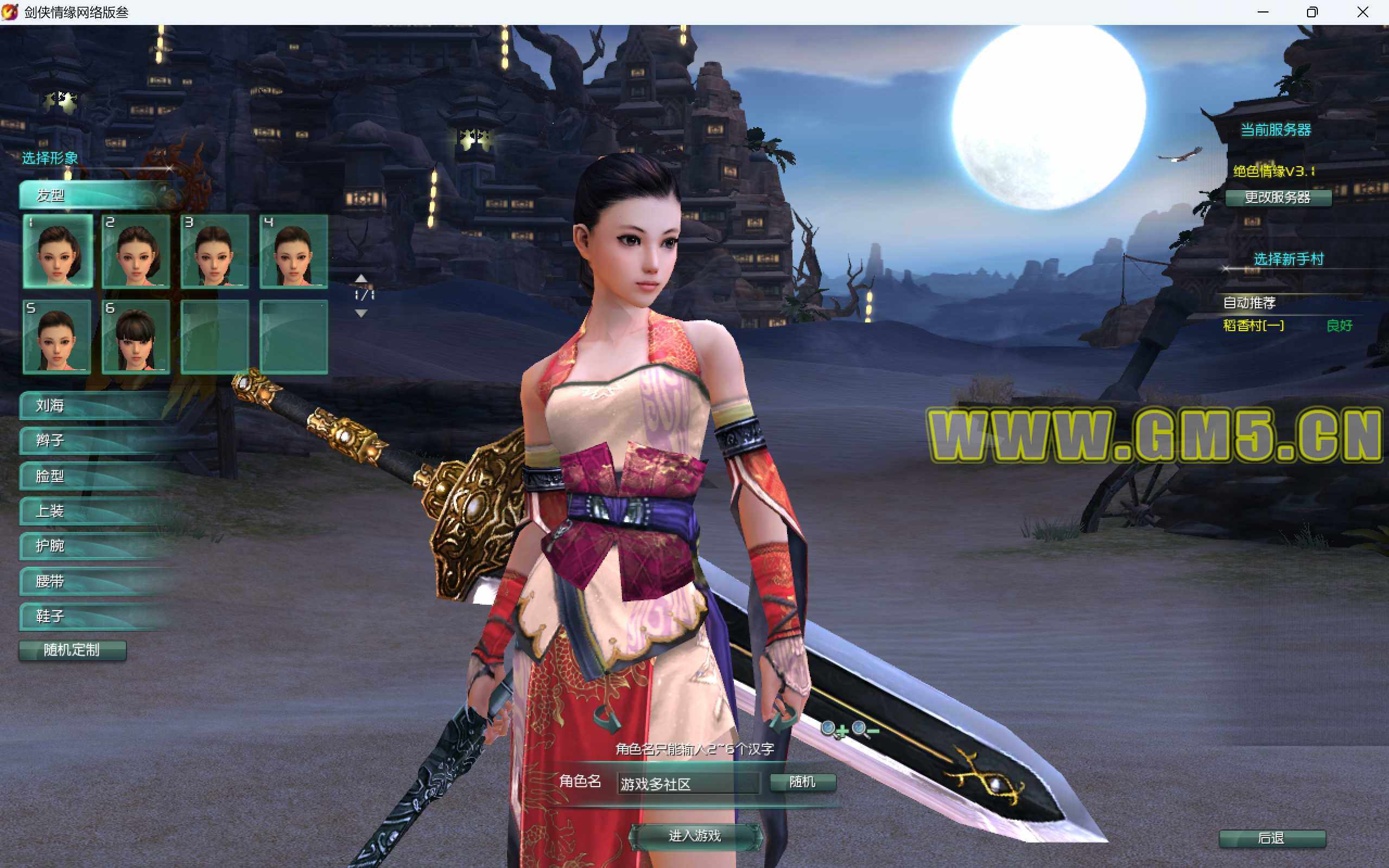Switch to the 脸型 face shape section
1389x868 pixels.
(92, 476)
